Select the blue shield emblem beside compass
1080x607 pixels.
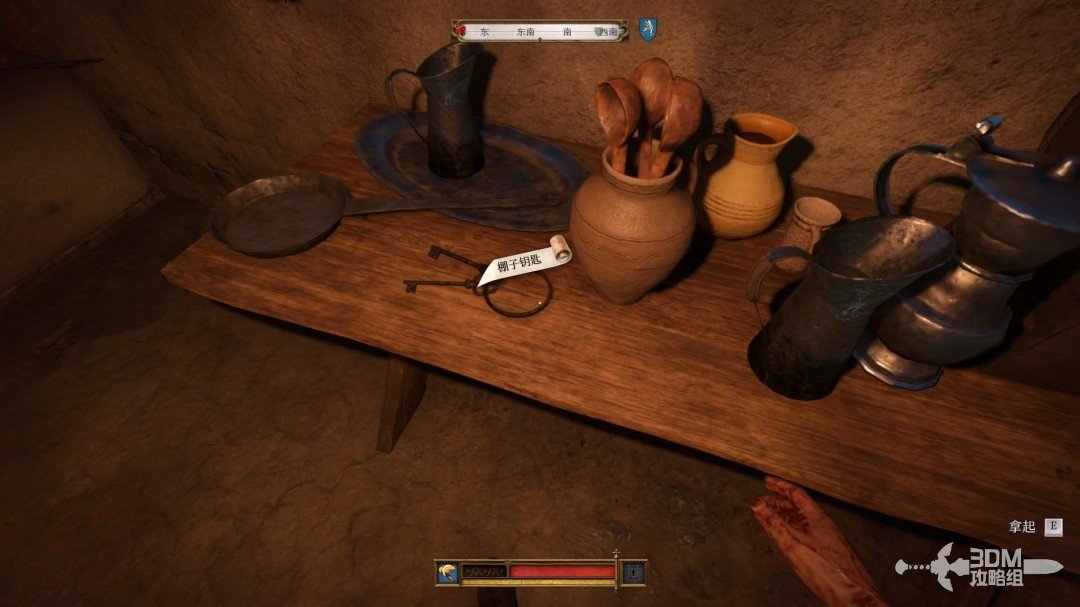(649, 30)
